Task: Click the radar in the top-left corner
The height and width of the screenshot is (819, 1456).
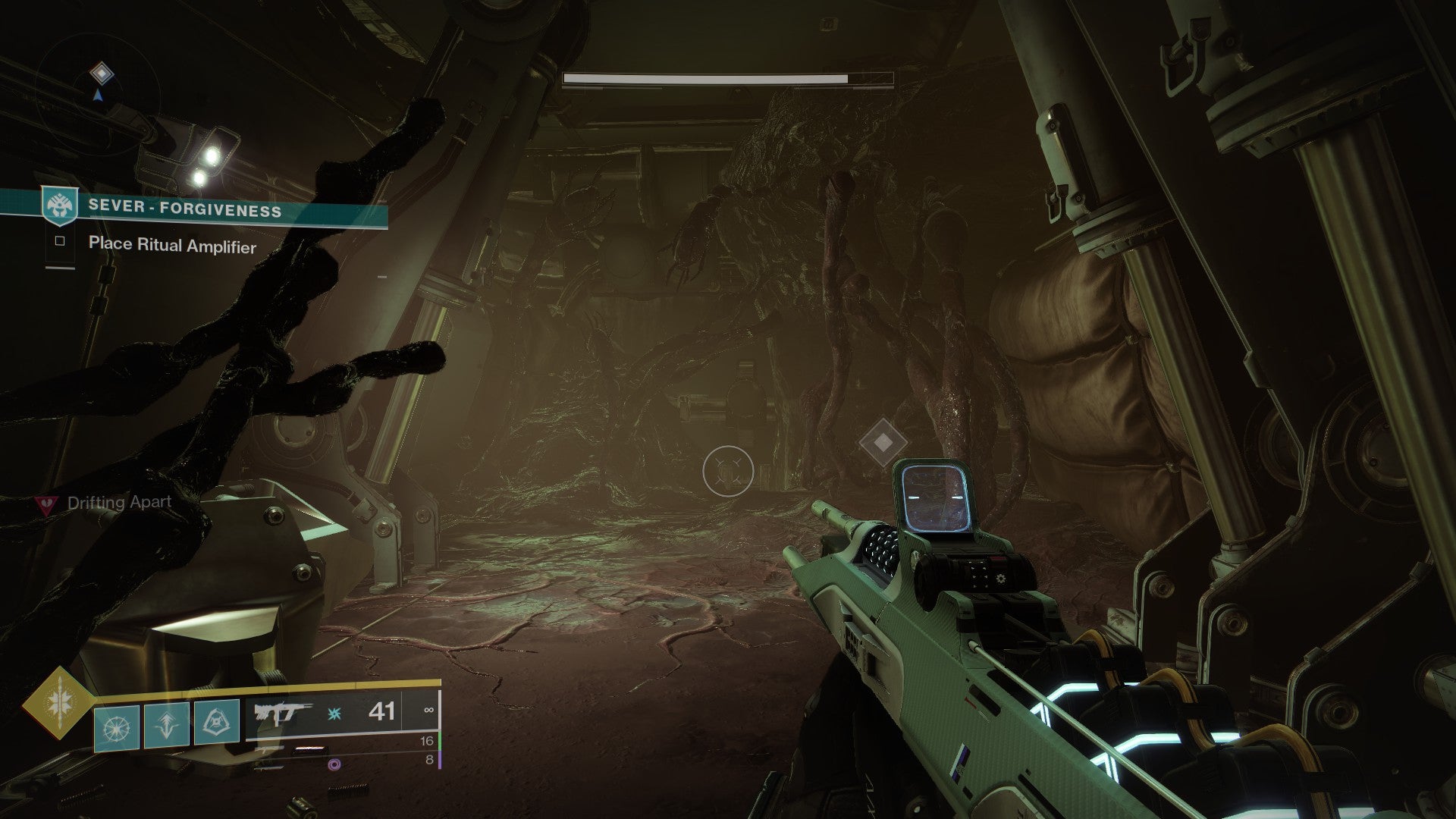Action: [x=99, y=85]
